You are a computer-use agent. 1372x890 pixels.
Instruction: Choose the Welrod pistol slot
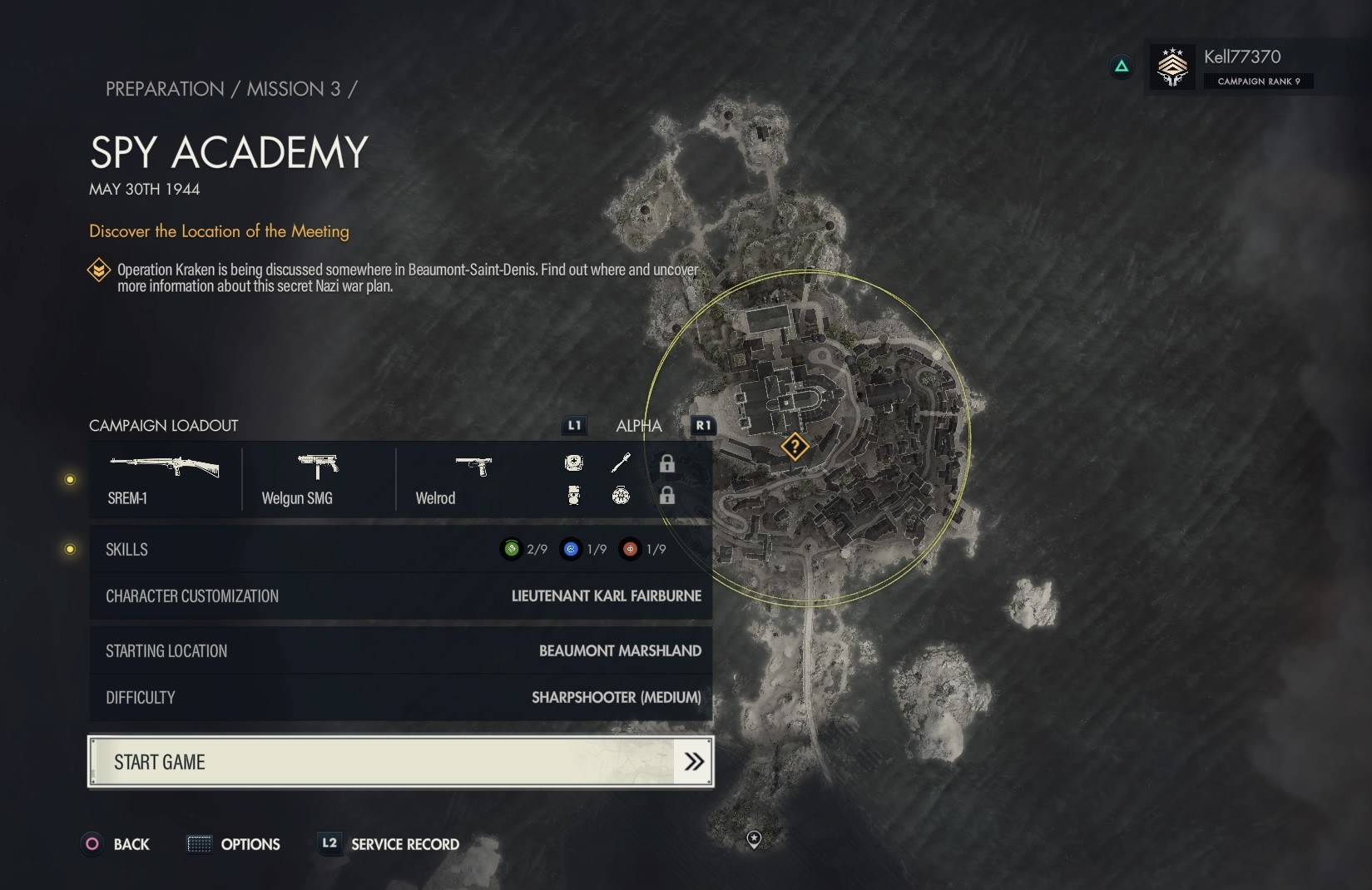pos(472,478)
